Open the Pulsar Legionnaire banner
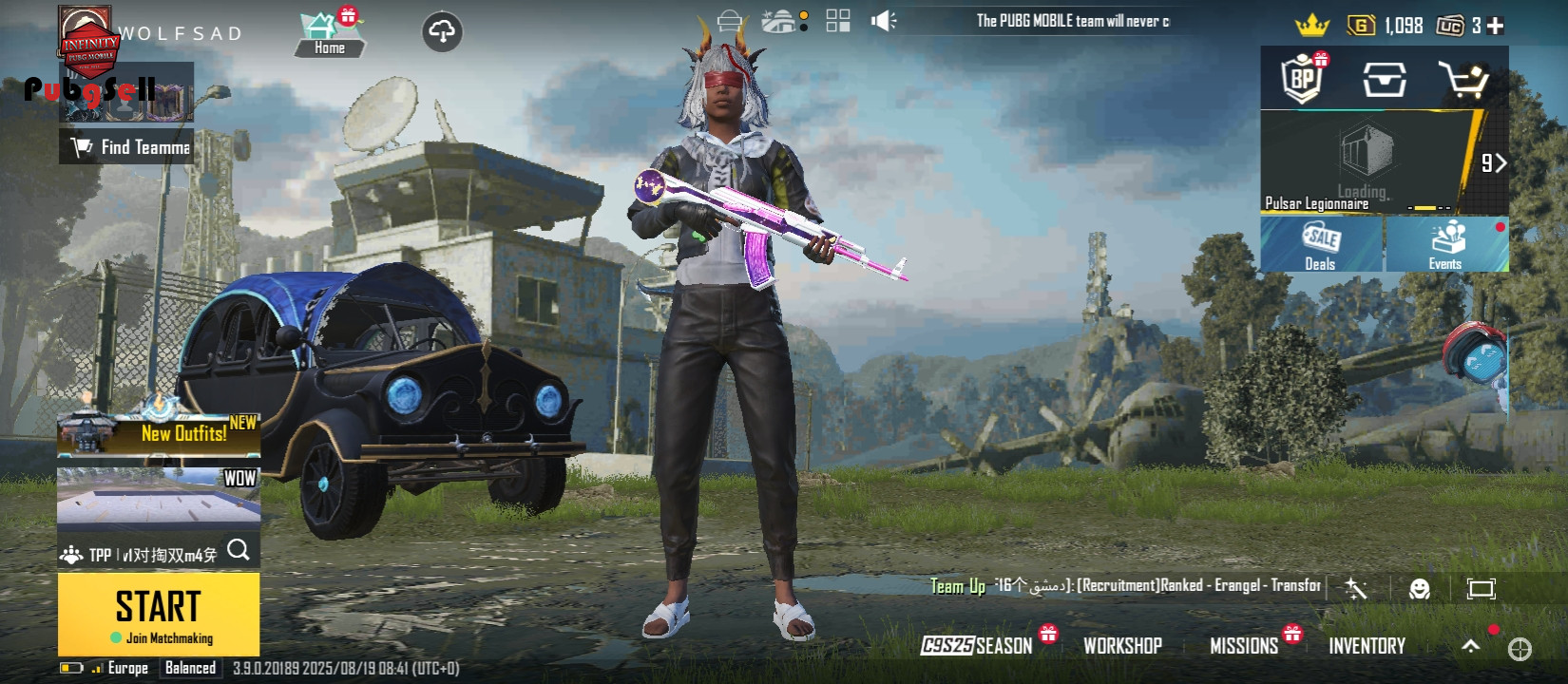Screen dimensions: 1568x684 click(x=1368, y=163)
